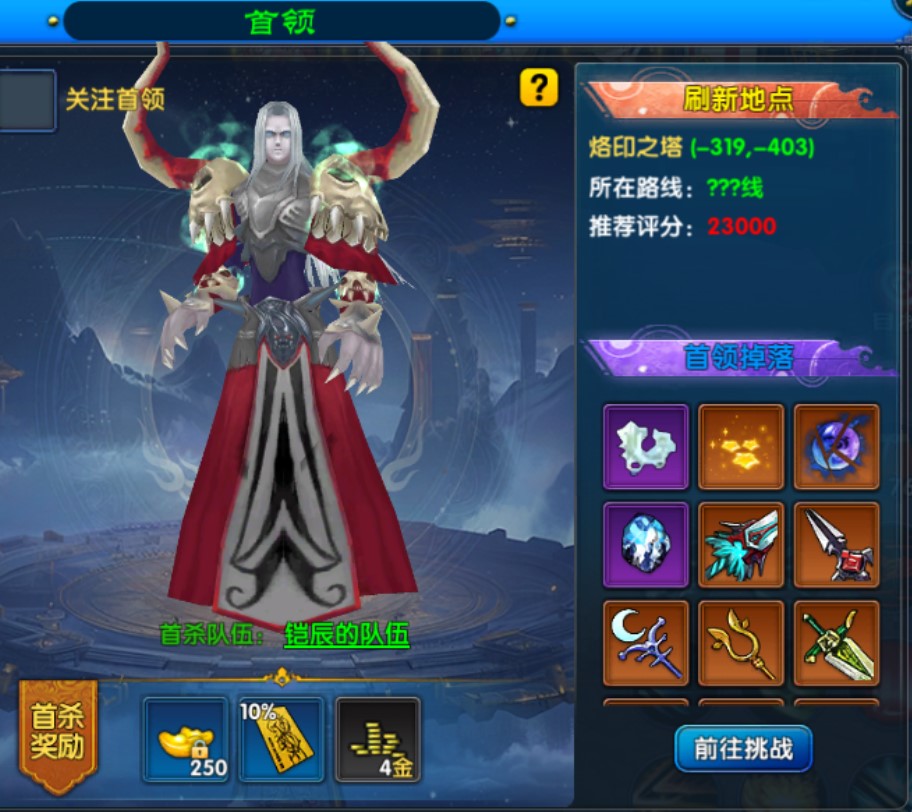Inspect the white bone fragment drop

646,447
